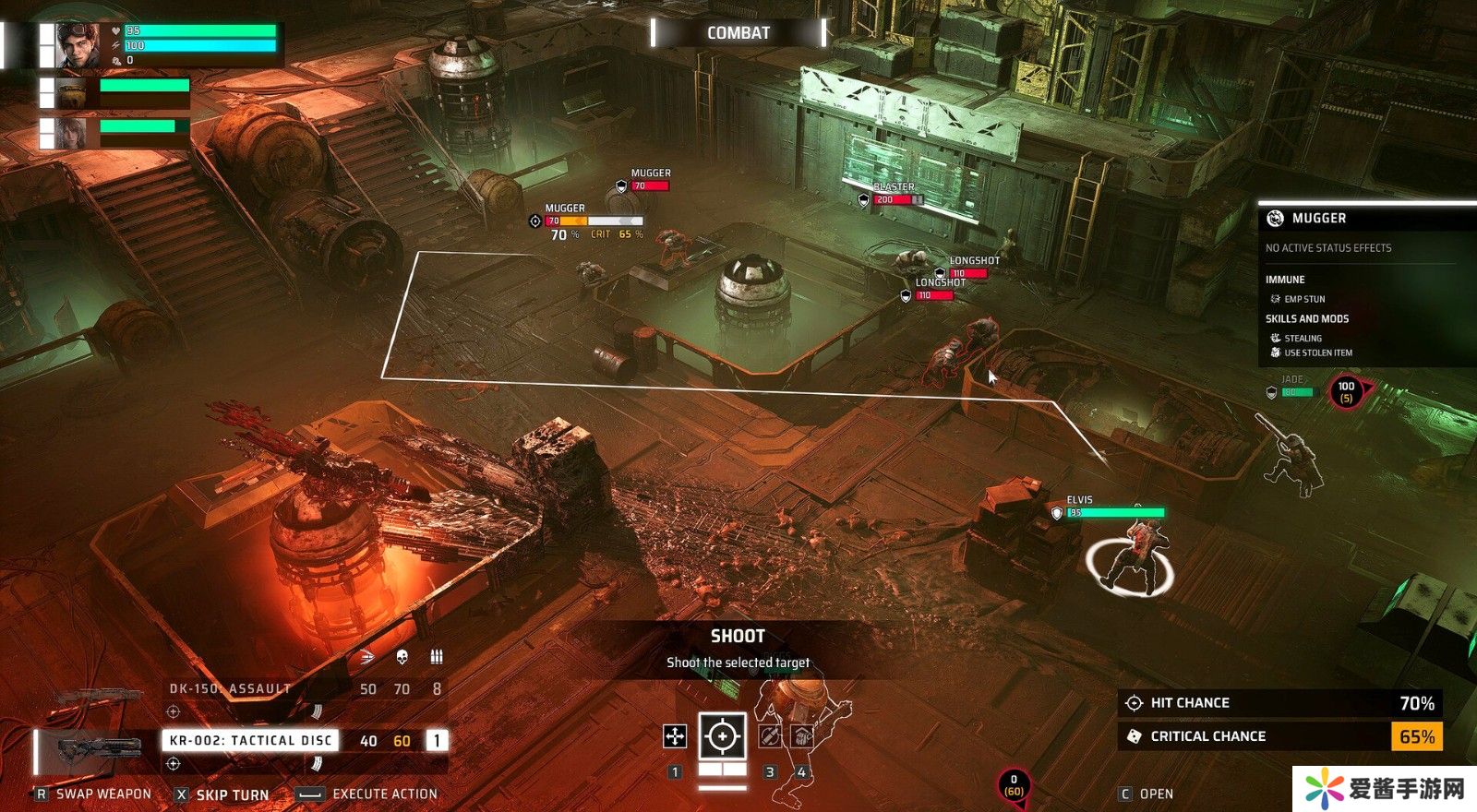This screenshot has width=1477, height=812.
Task: Choose the reload action icon
Action: (x=770, y=735)
